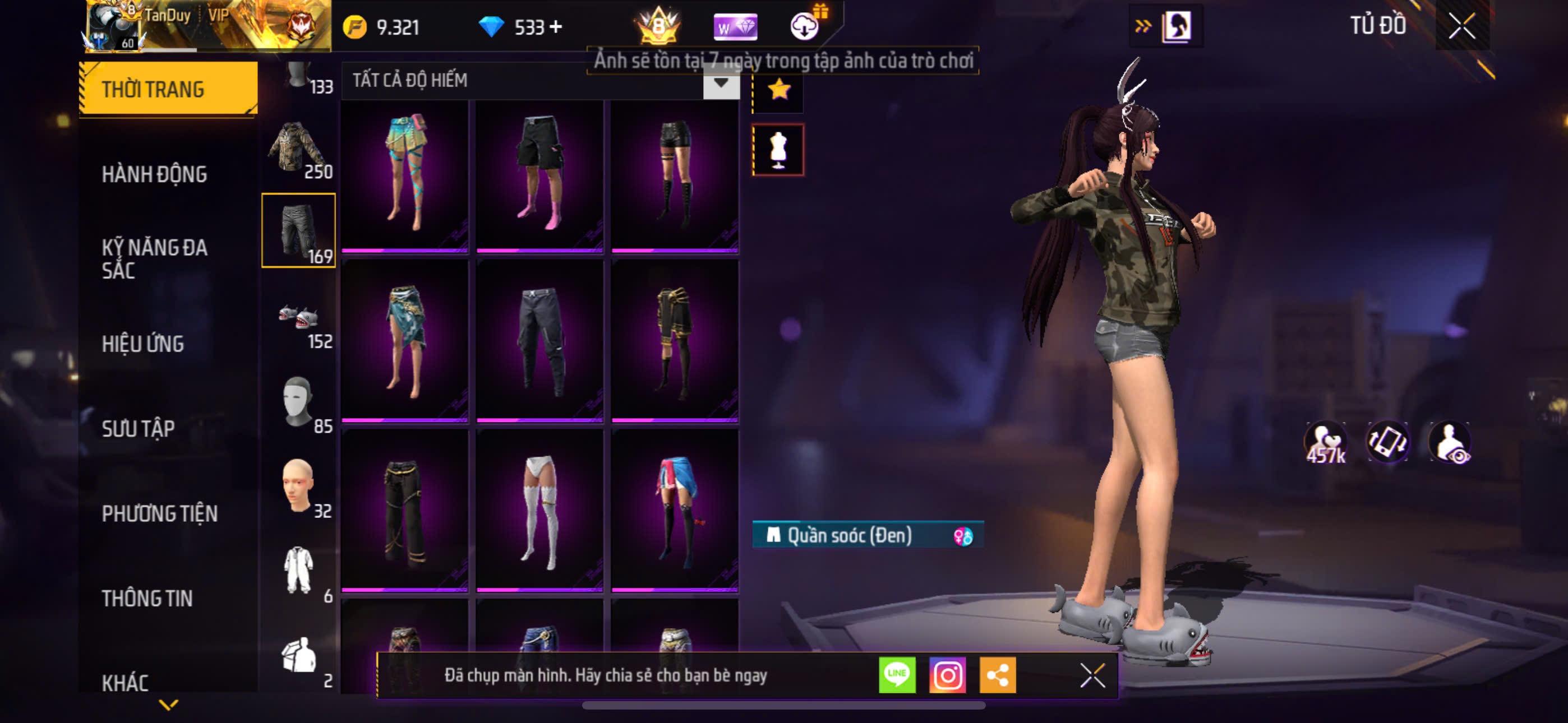Share screenshot via LINE
The image size is (1568, 723).
tap(897, 674)
